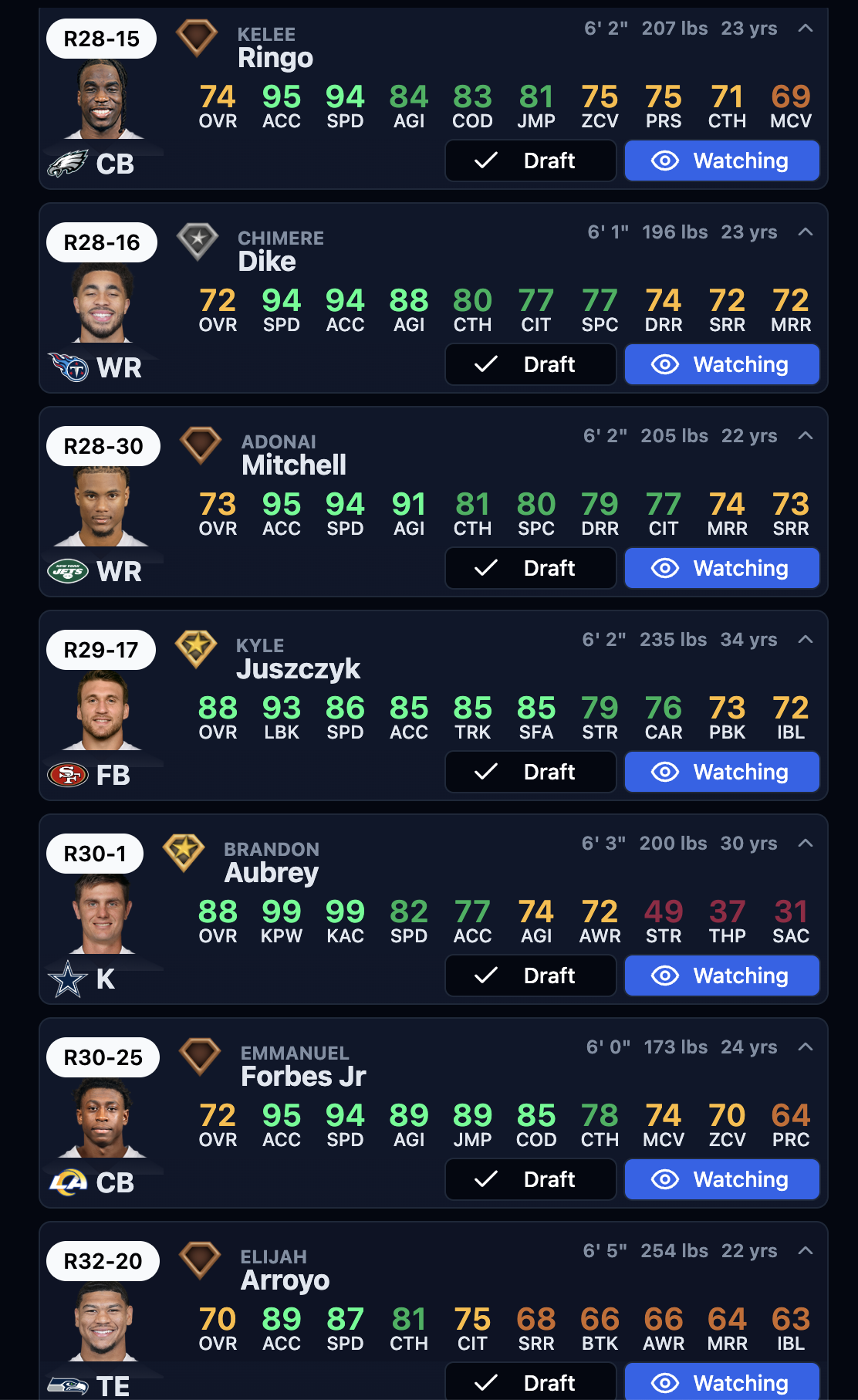Image resolution: width=858 pixels, height=1400 pixels.
Task: Collapse Kelee Ringo's card
Action: 806,29
